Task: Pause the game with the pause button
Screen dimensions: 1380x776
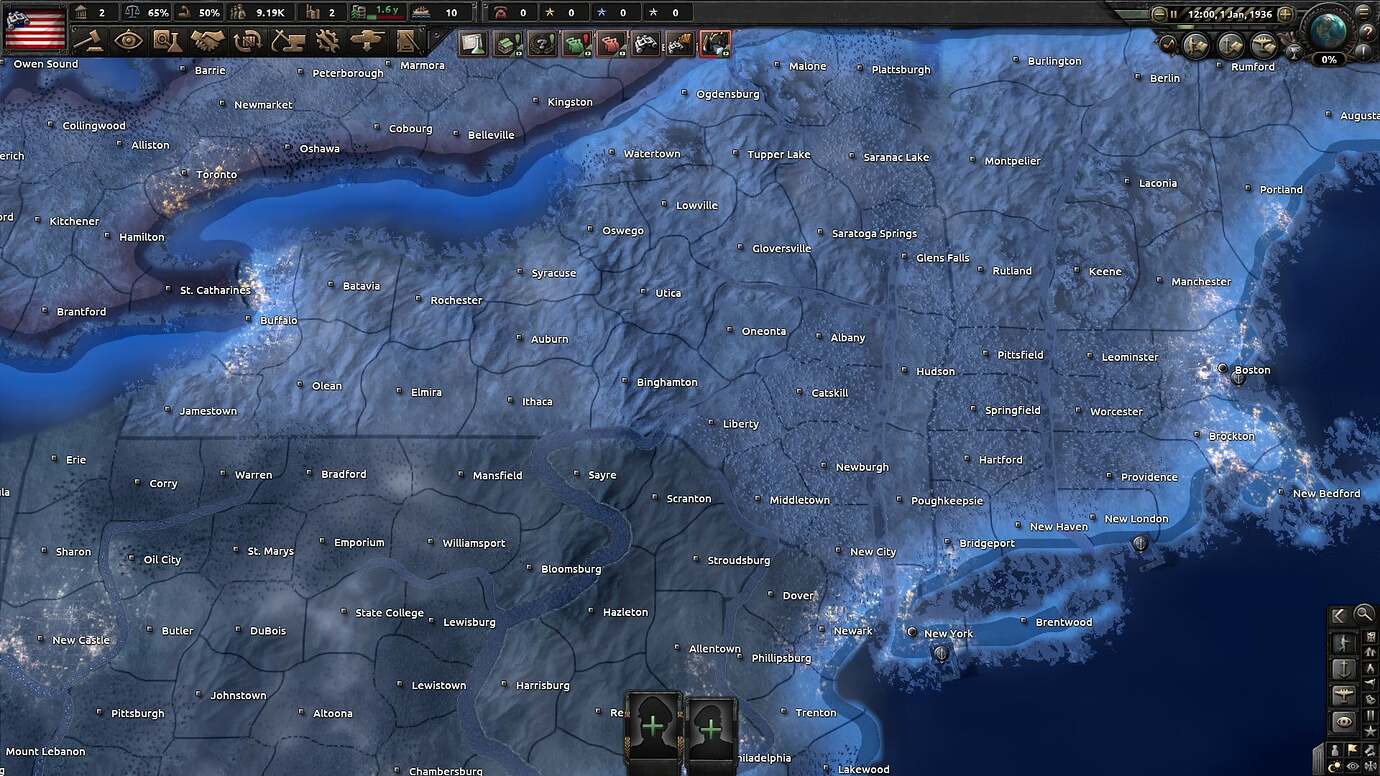Action: click(1173, 14)
